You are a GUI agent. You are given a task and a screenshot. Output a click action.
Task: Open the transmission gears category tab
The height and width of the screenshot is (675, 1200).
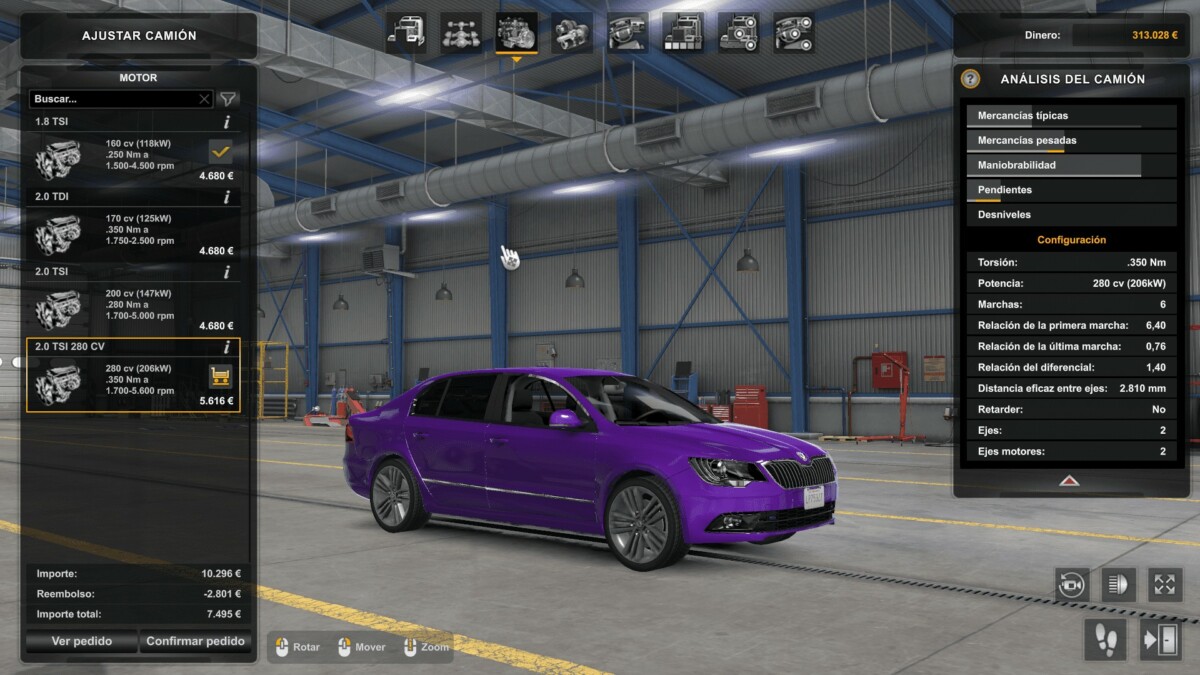(571, 33)
